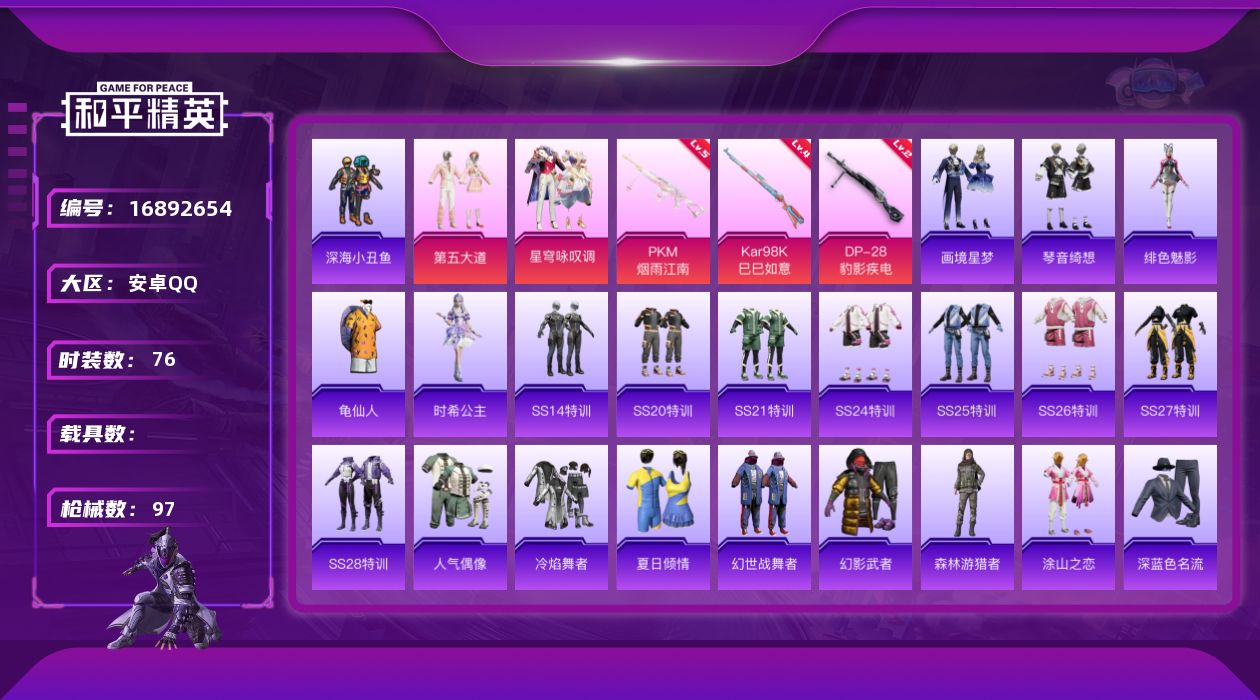The image size is (1260, 700).
Task: Choose the DP-28 豹影疾电 weapon skin
Action: pyautogui.click(x=865, y=211)
